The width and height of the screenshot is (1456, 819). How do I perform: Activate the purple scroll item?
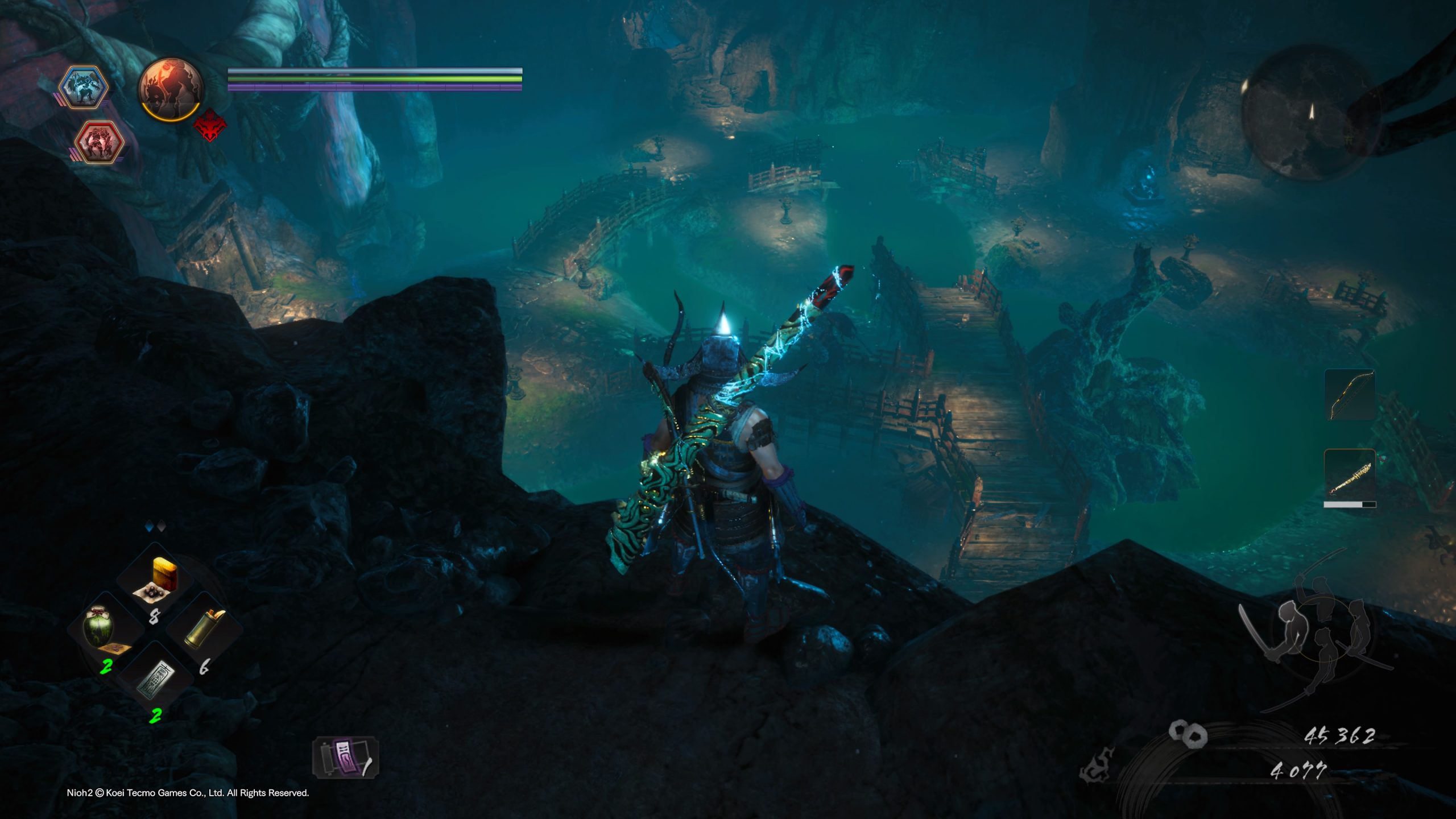(x=345, y=758)
